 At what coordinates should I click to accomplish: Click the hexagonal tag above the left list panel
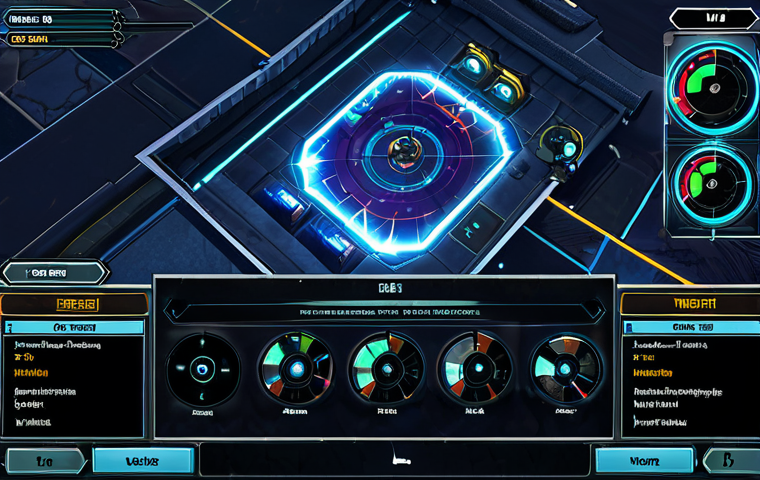click(54, 272)
